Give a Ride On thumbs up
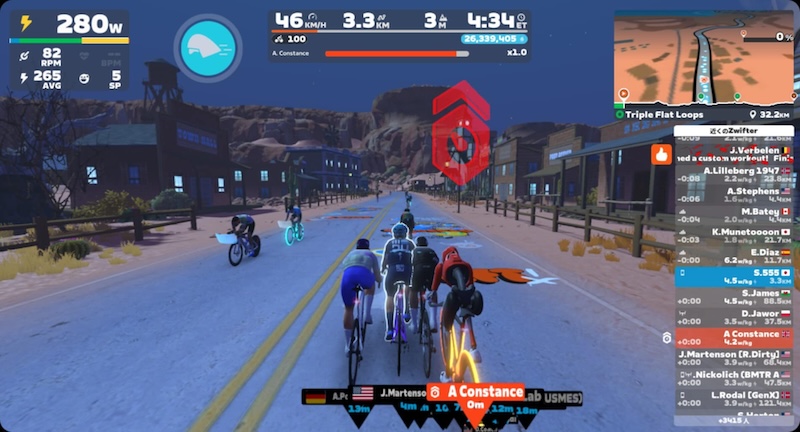 coord(661,154)
